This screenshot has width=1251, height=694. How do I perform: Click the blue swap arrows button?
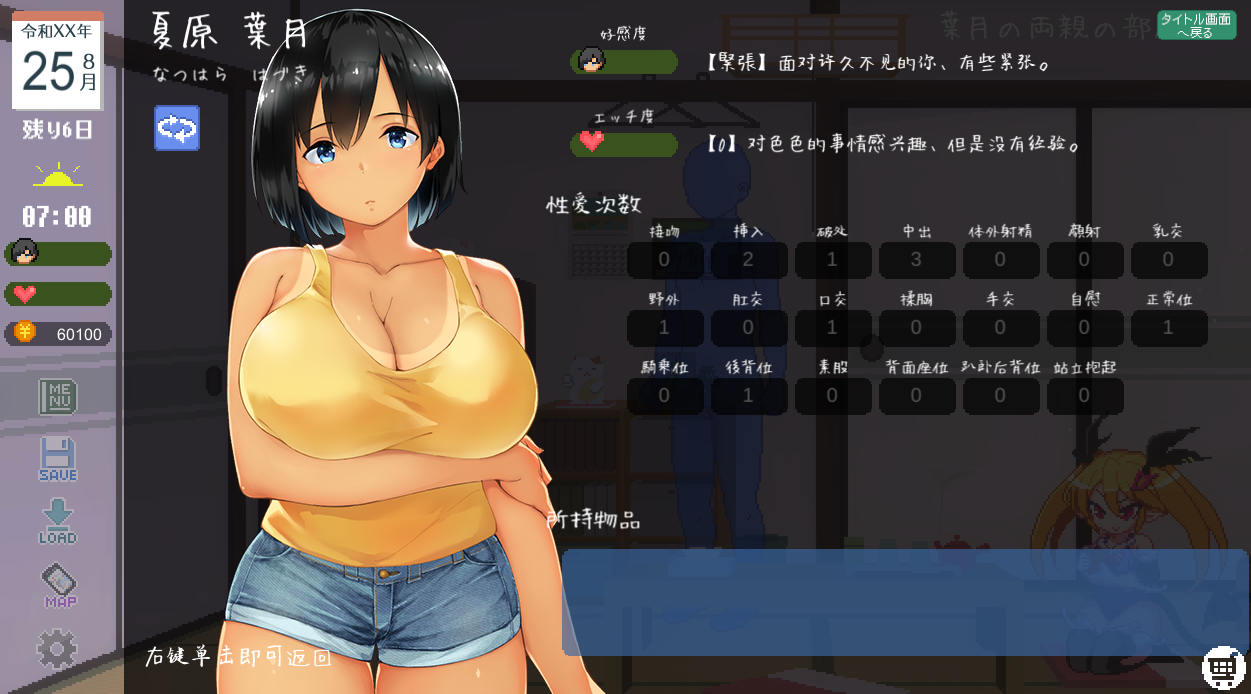coord(177,128)
